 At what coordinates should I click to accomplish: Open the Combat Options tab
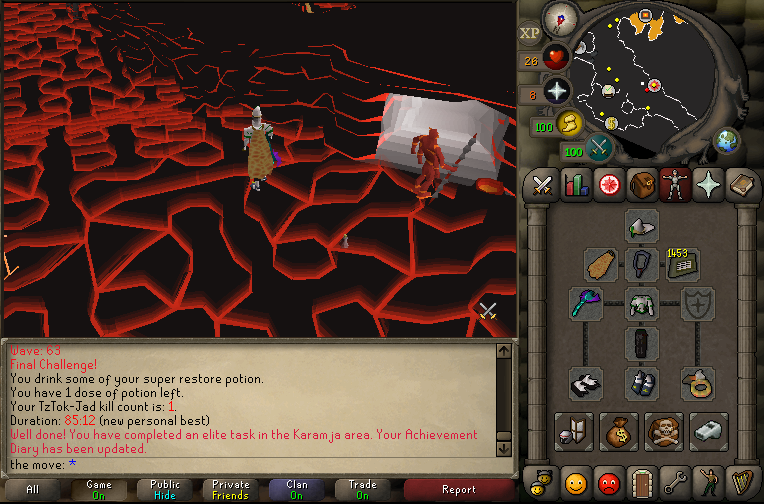pyautogui.click(x=543, y=184)
